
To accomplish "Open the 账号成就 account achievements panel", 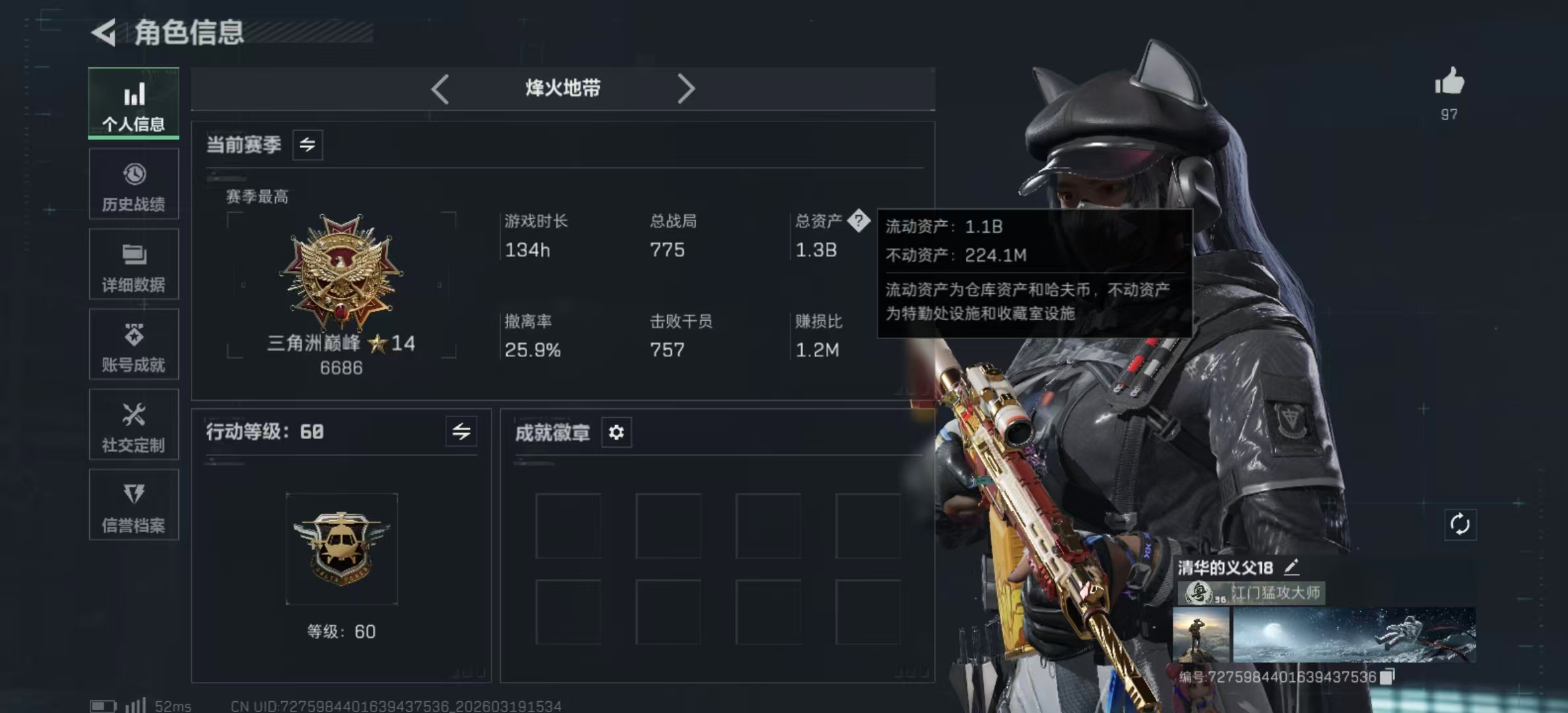I will point(133,345).
